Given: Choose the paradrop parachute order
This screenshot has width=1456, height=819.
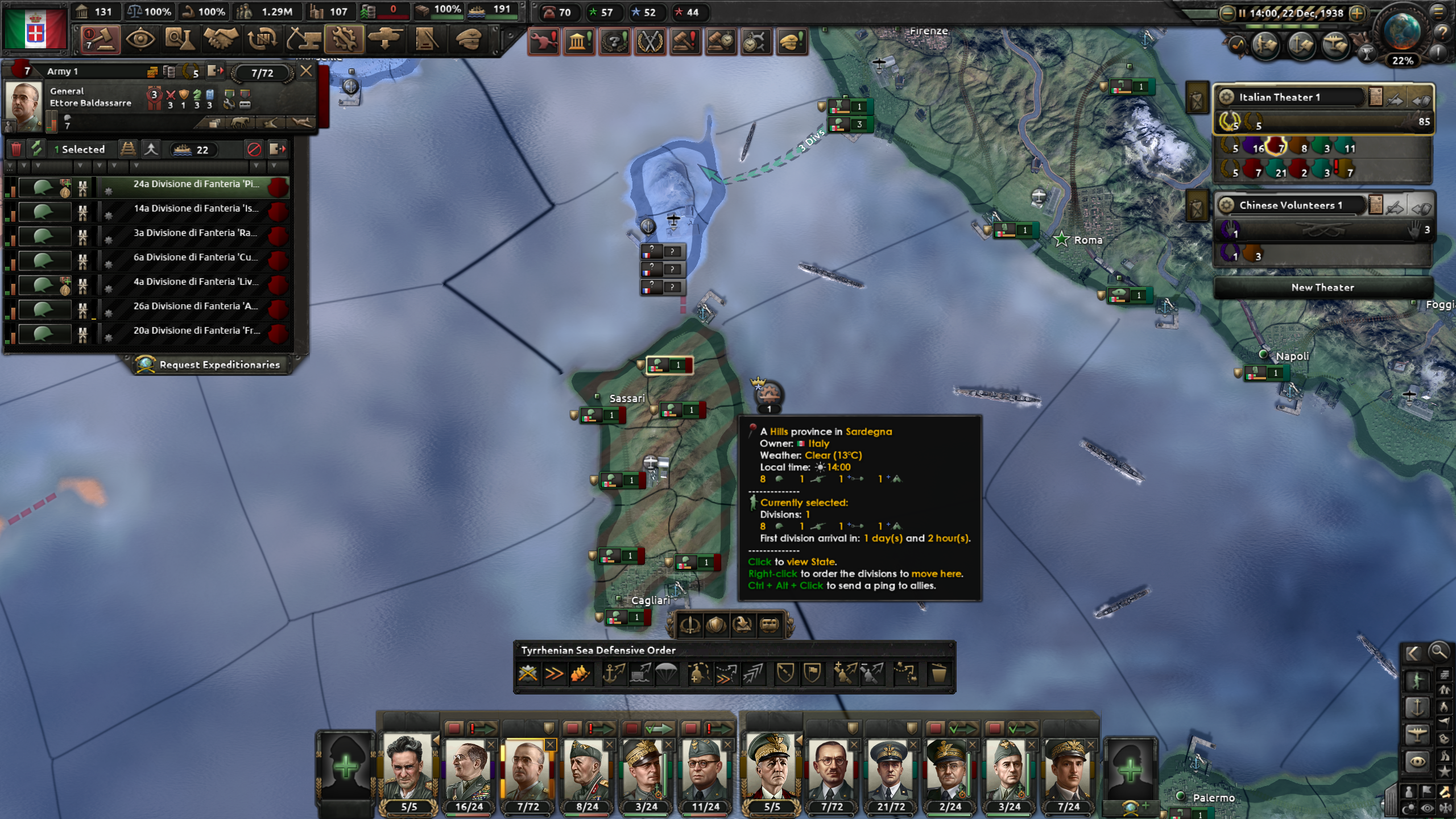Looking at the screenshot, I should 667,674.
